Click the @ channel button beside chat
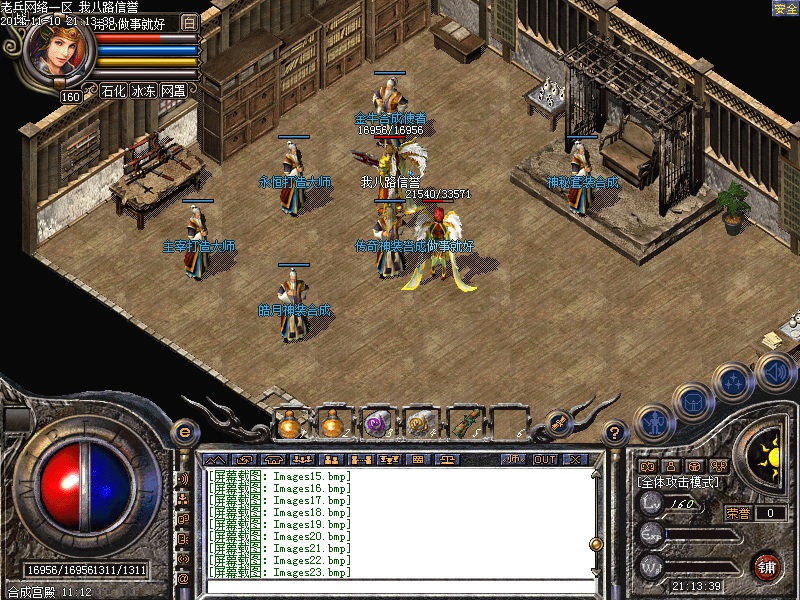 point(183,578)
